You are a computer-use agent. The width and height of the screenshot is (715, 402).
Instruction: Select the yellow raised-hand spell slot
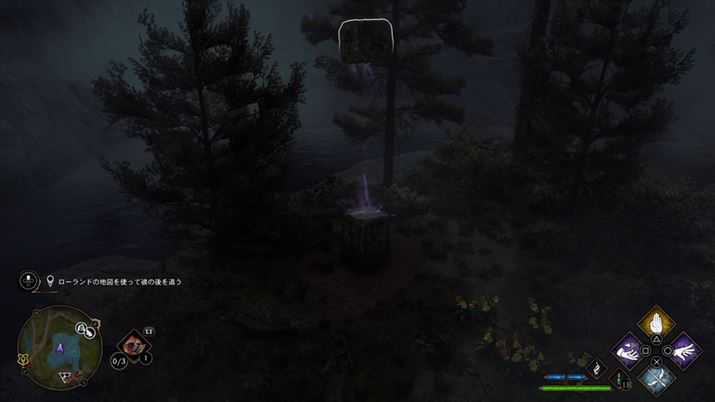(656, 323)
